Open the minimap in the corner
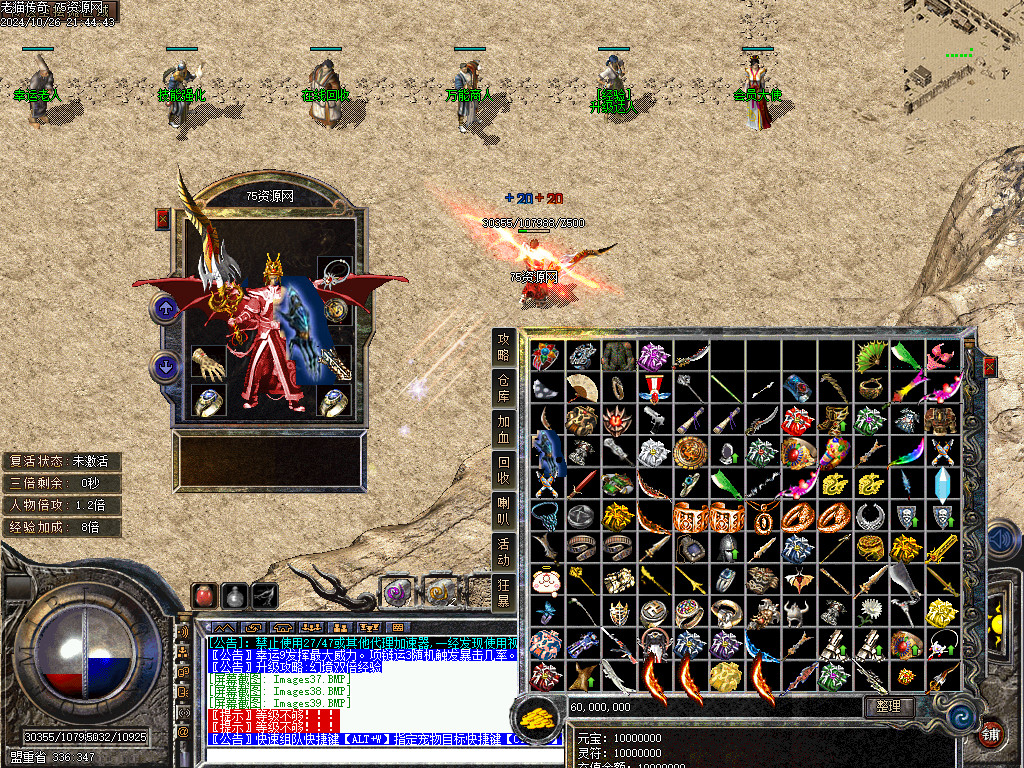The image size is (1024, 768). click(964, 60)
